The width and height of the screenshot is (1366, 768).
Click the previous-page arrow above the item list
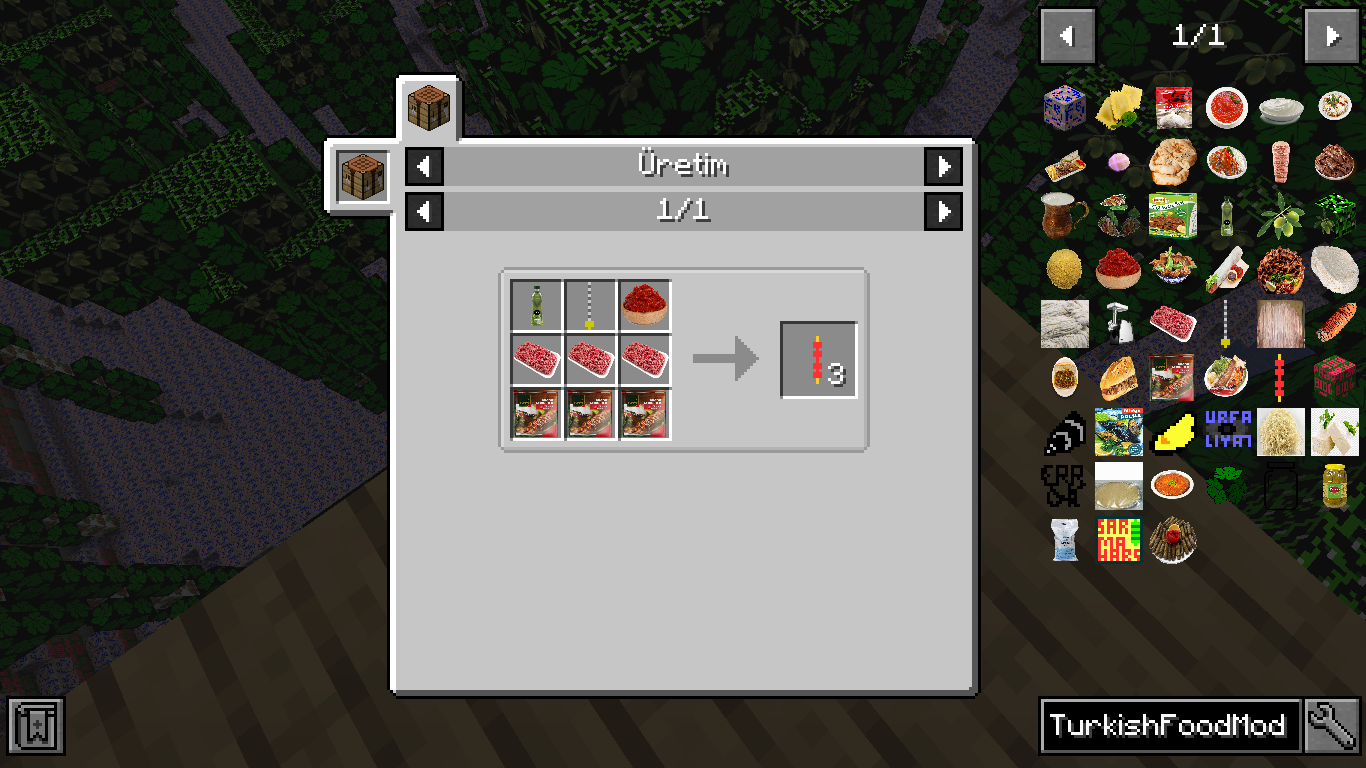pos(1067,35)
